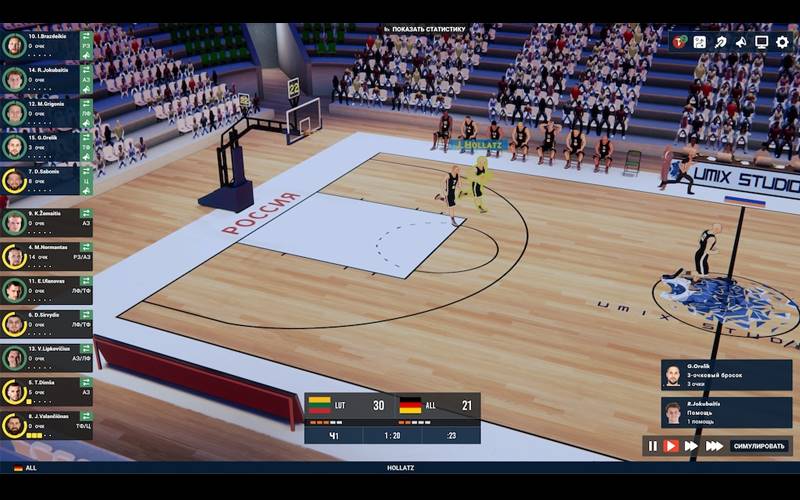The width and height of the screenshot is (800, 500).
Task: Choose double fast-forward speed
Action: (691, 446)
